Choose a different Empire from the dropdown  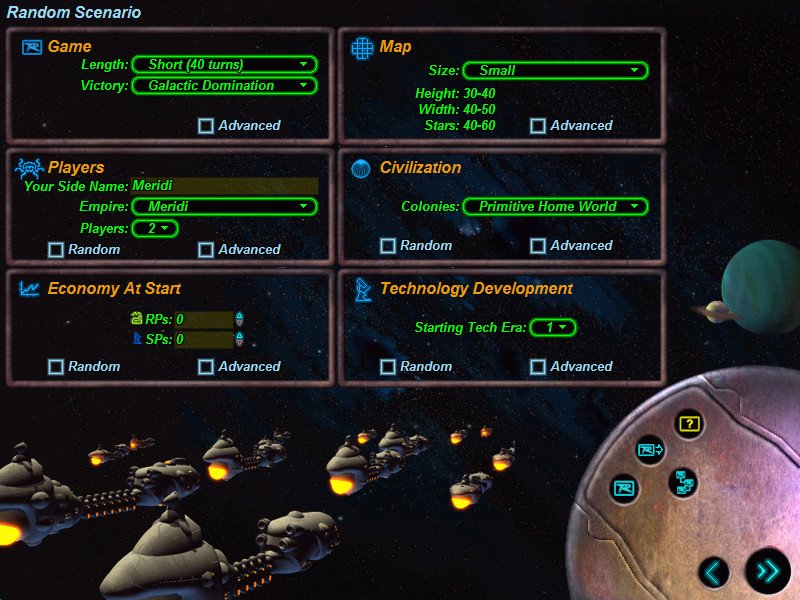pyautogui.click(x=225, y=207)
